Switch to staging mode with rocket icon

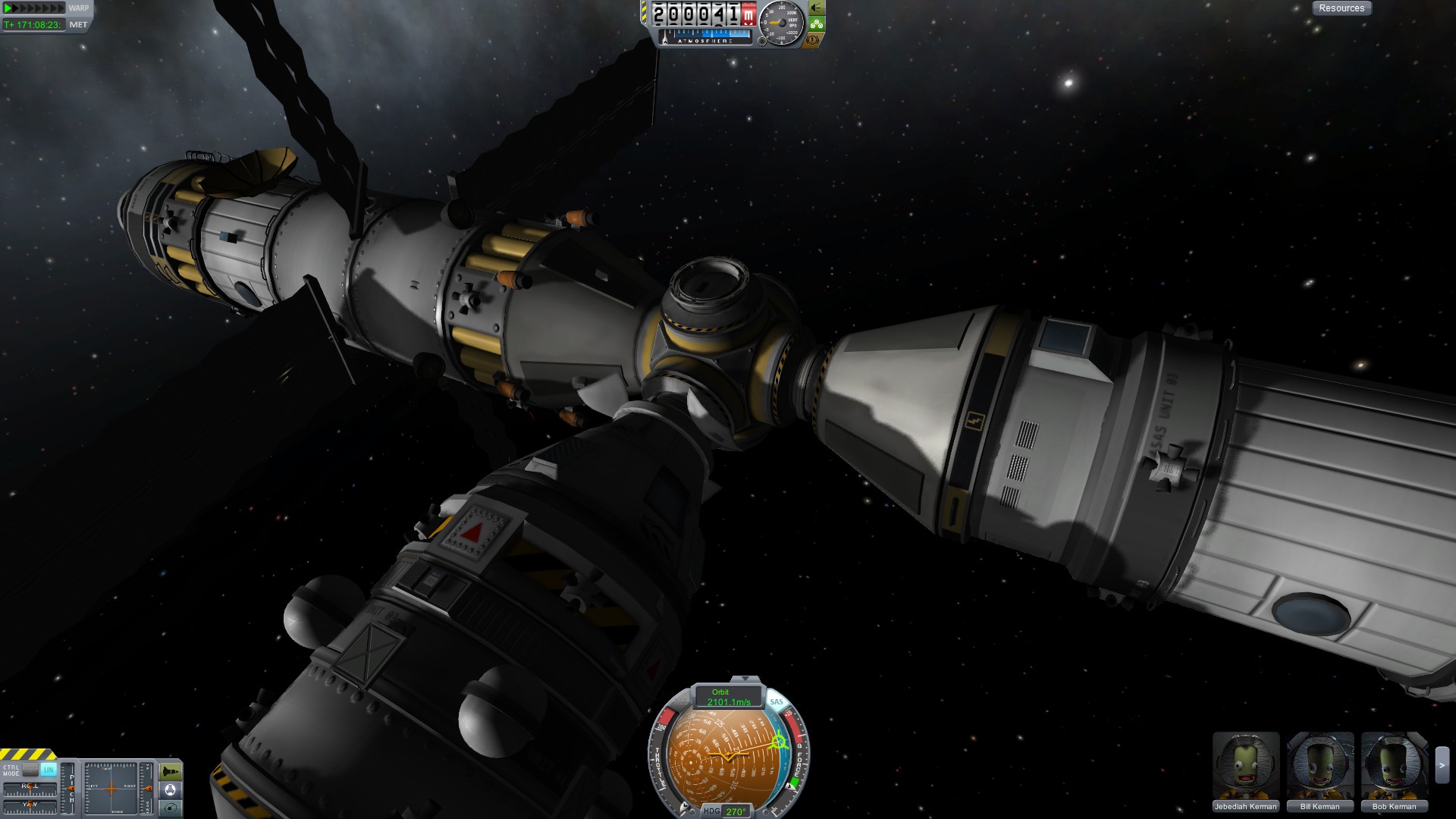pos(171,772)
